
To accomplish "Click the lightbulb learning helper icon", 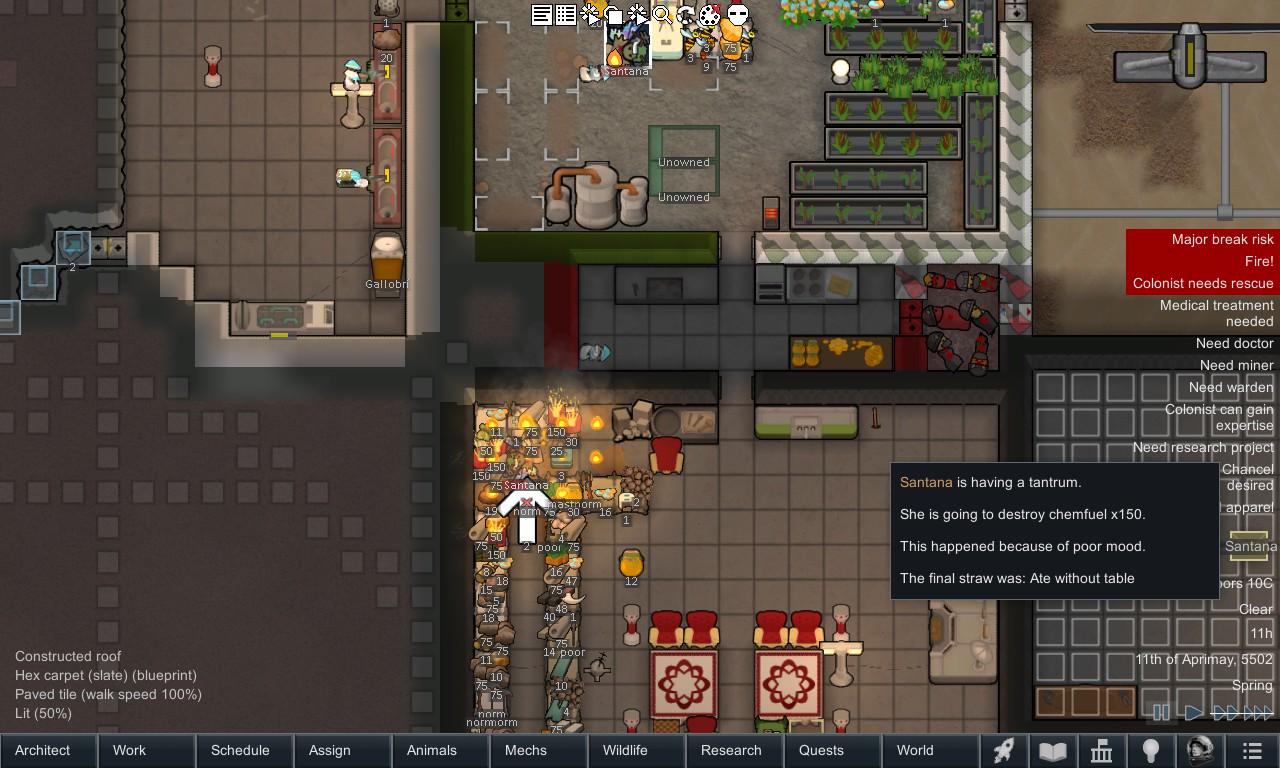I will 1150,750.
